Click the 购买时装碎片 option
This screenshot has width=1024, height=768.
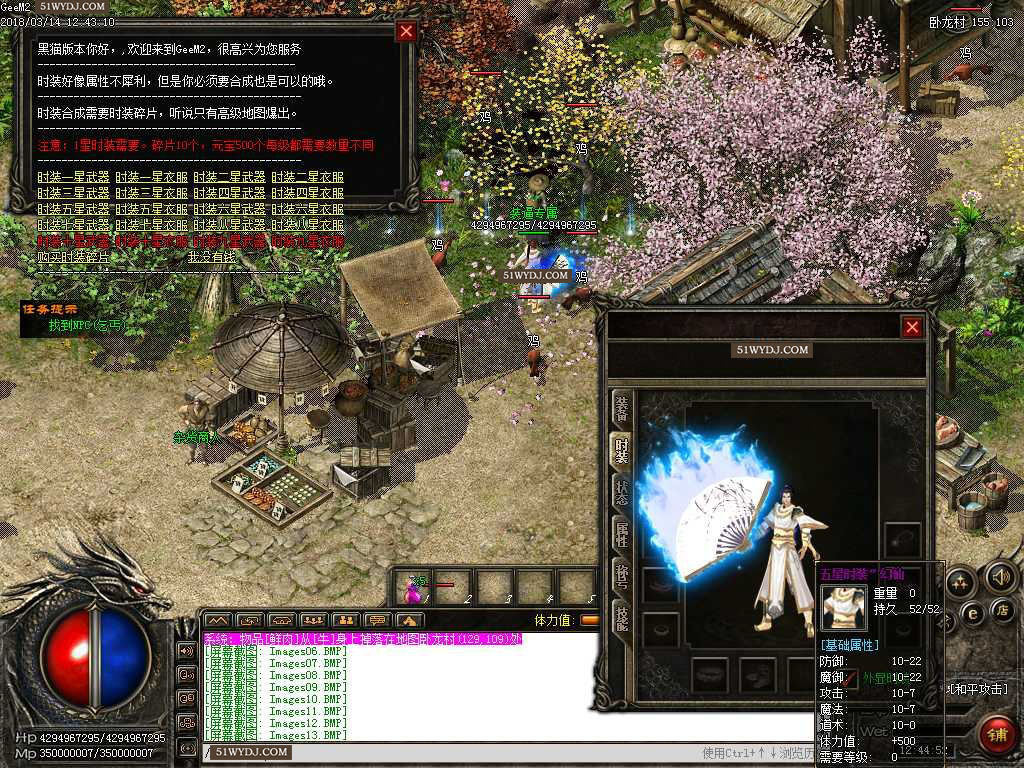coord(74,257)
